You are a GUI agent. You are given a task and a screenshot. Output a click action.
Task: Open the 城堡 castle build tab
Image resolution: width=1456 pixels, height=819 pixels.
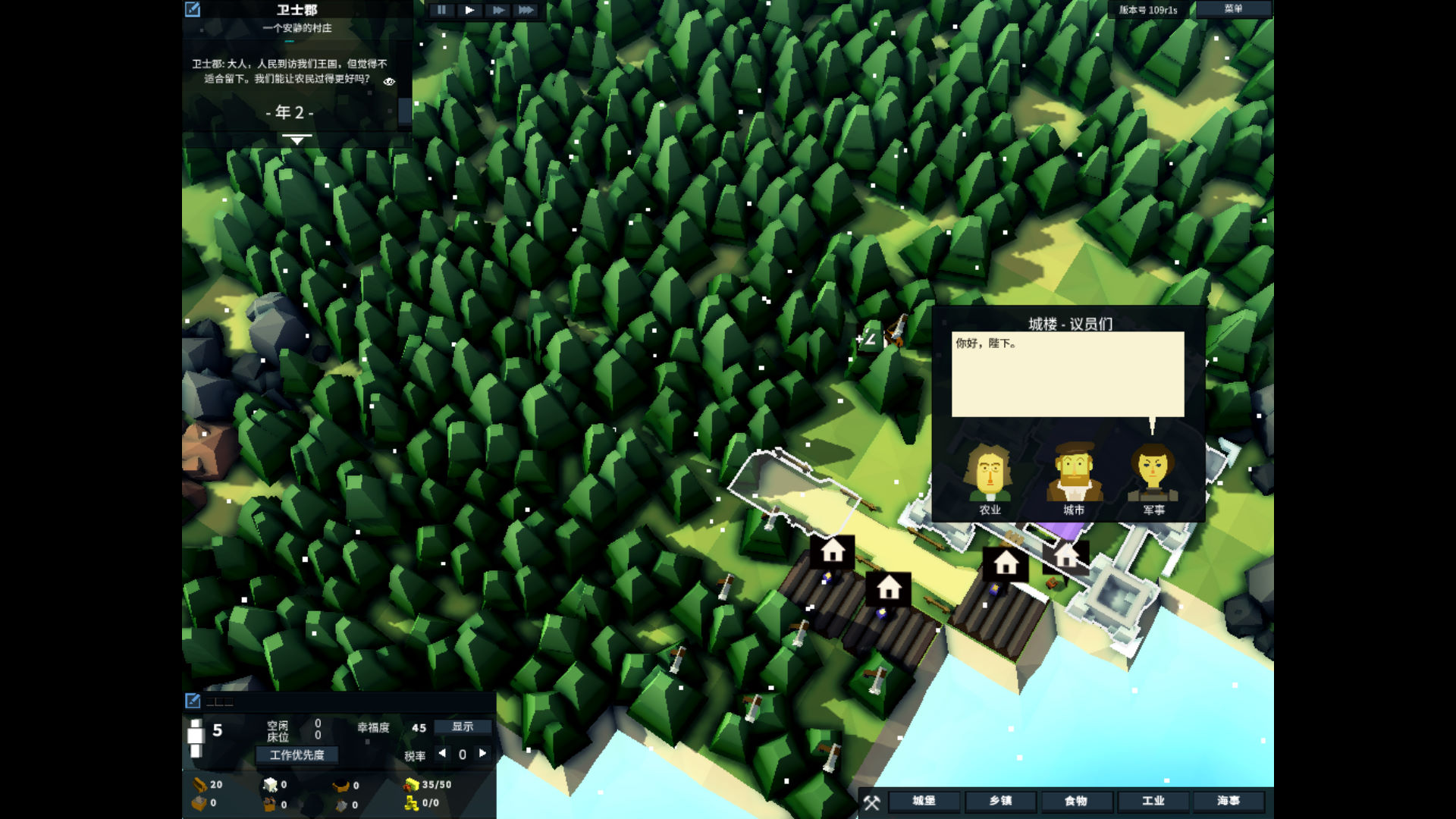pos(924,801)
